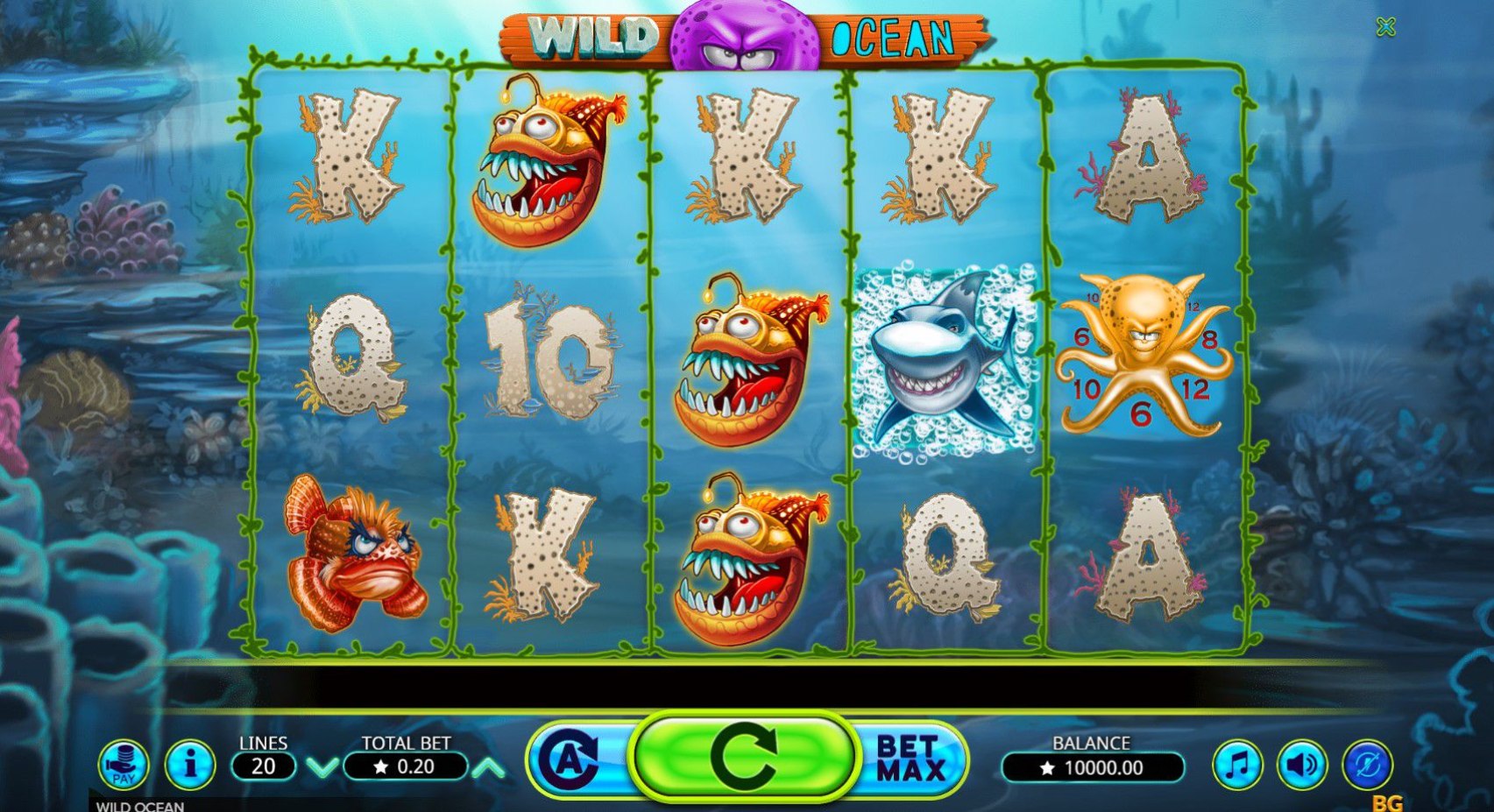Increase the total bet with the up arrow
The height and width of the screenshot is (812, 1494).
tap(489, 768)
